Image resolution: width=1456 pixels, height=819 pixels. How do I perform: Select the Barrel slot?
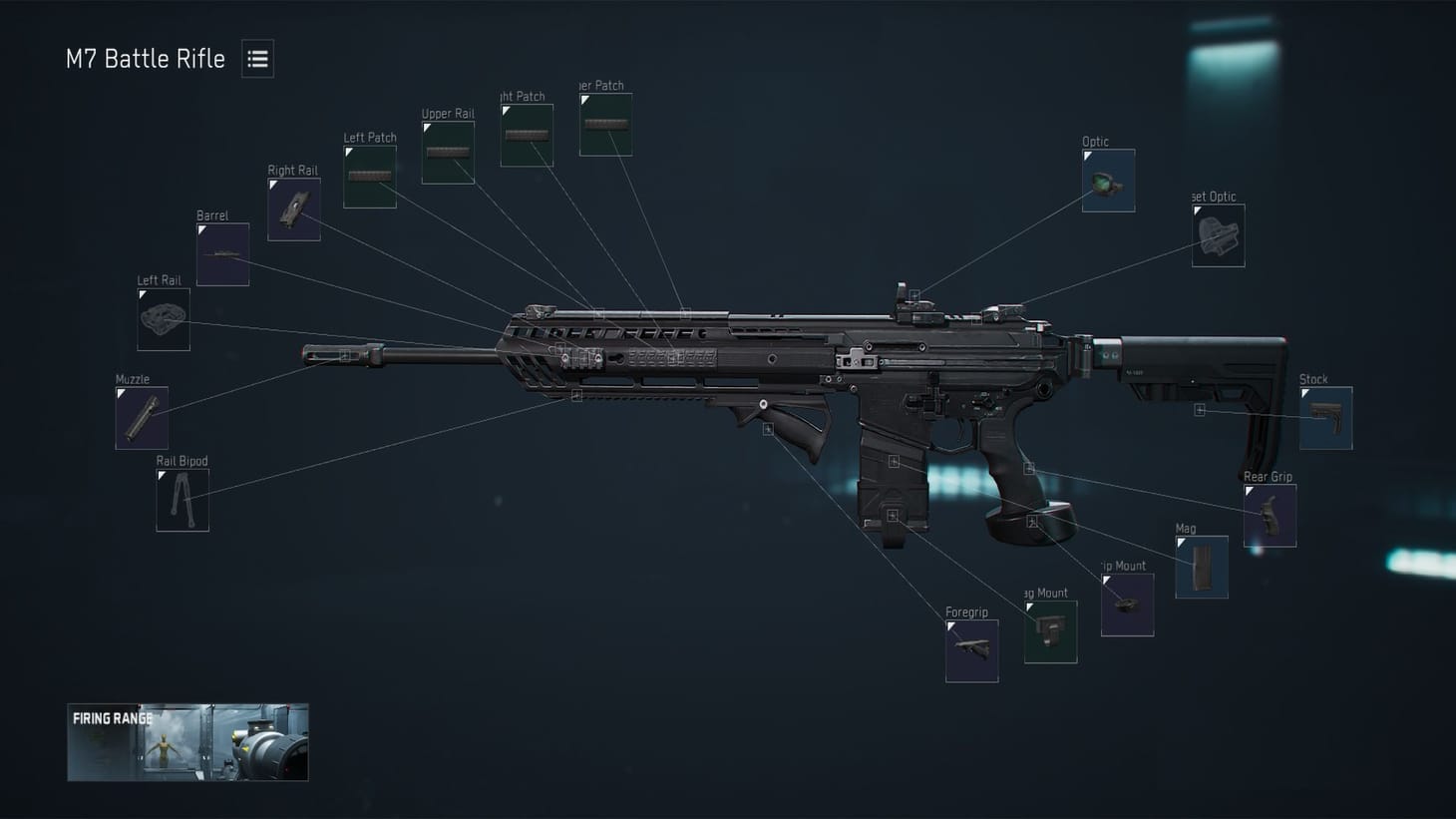coord(221,252)
